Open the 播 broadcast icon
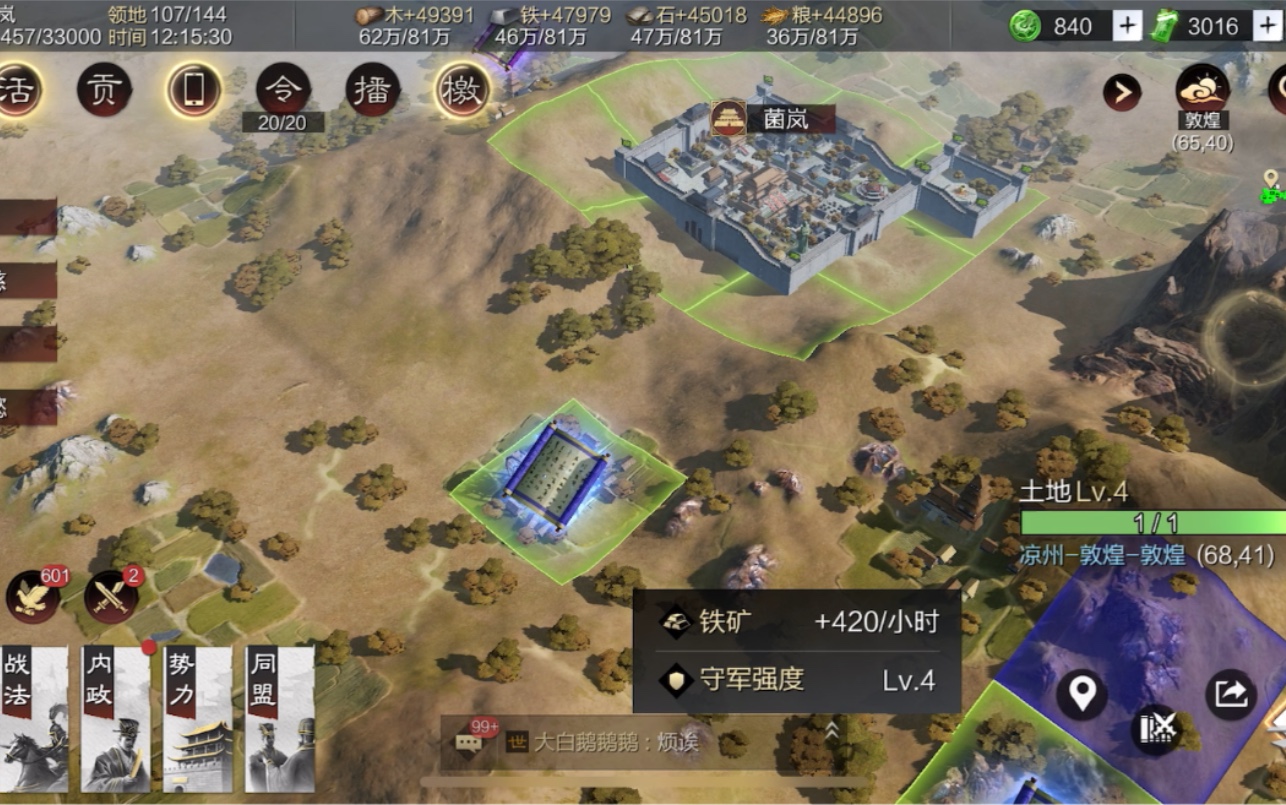 372,88
